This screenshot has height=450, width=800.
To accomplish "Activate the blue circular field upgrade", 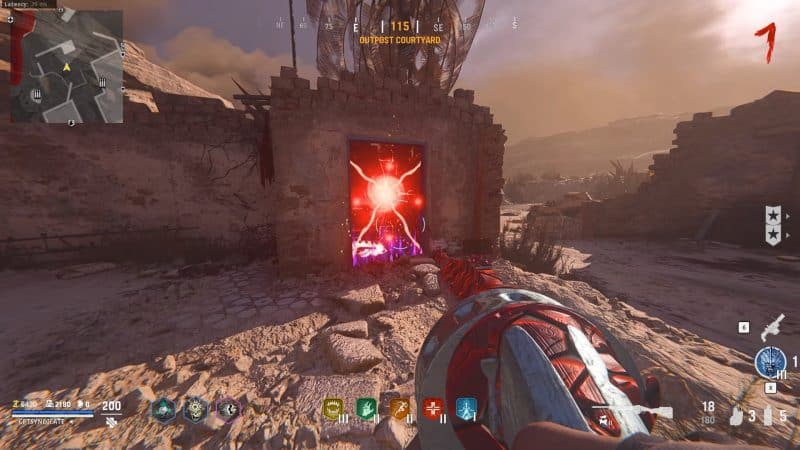I will tap(769, 362).
